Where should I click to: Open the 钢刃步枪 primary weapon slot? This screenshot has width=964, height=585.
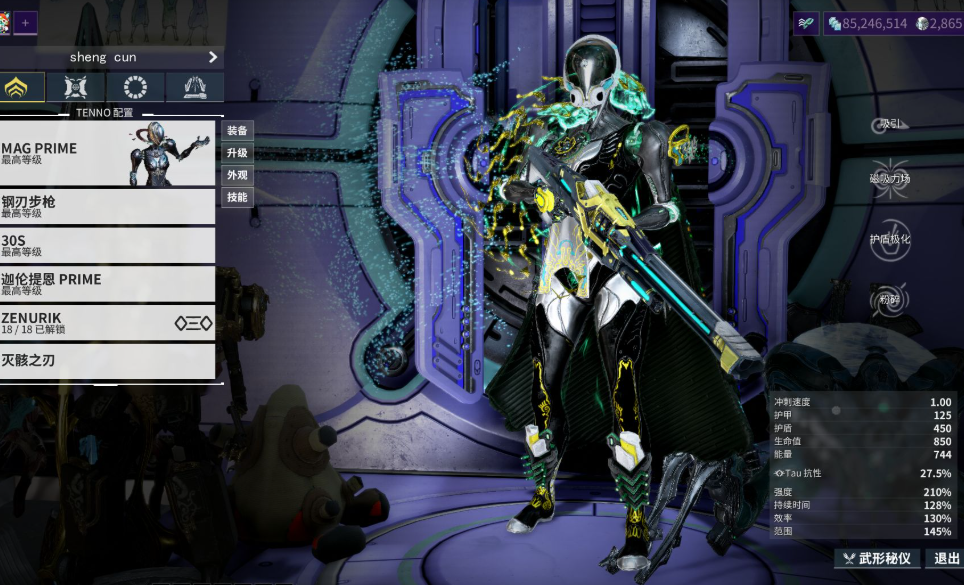[x=107, y=207]
